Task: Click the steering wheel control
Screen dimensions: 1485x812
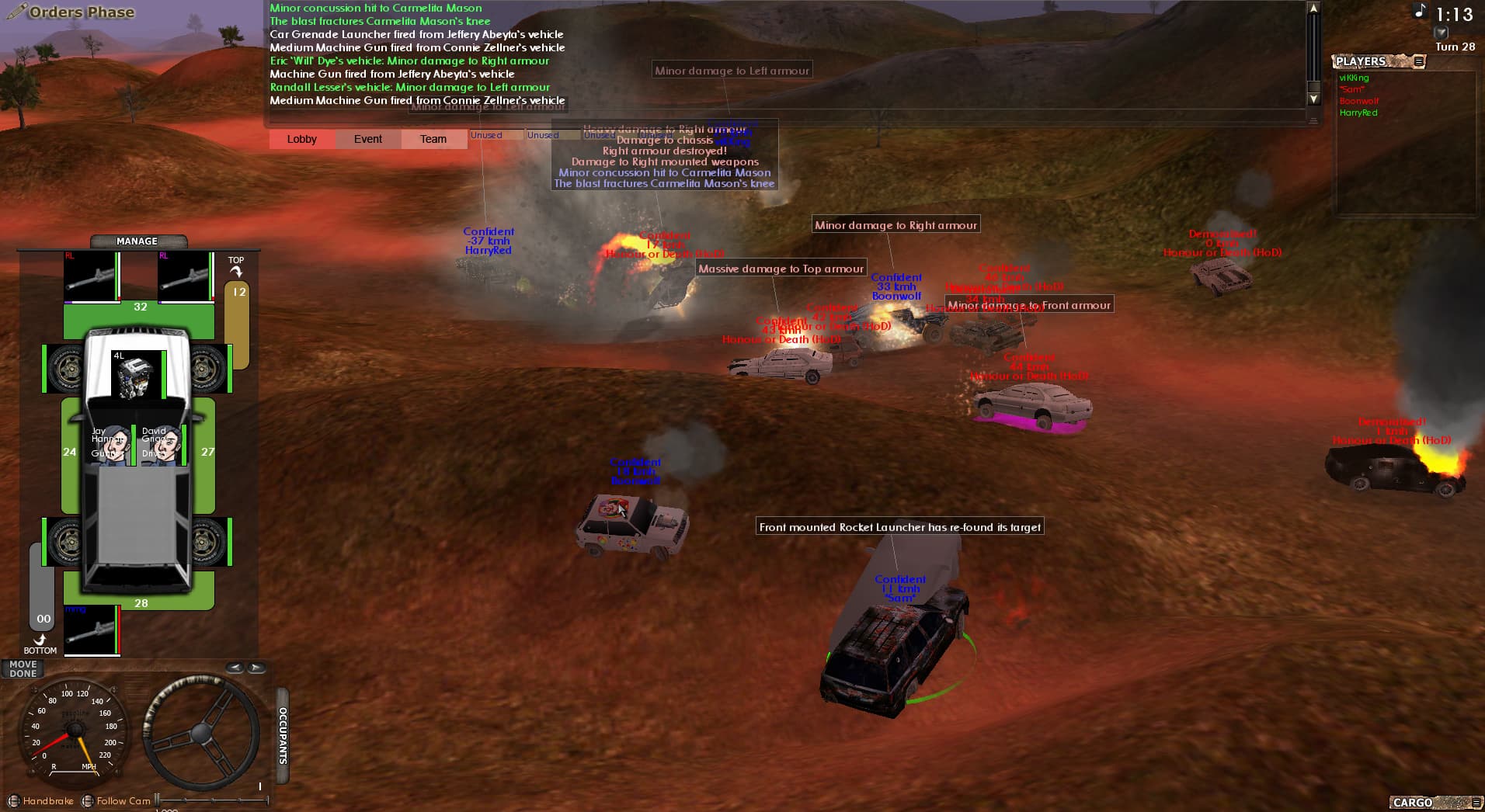Action: tap(201, 733)
